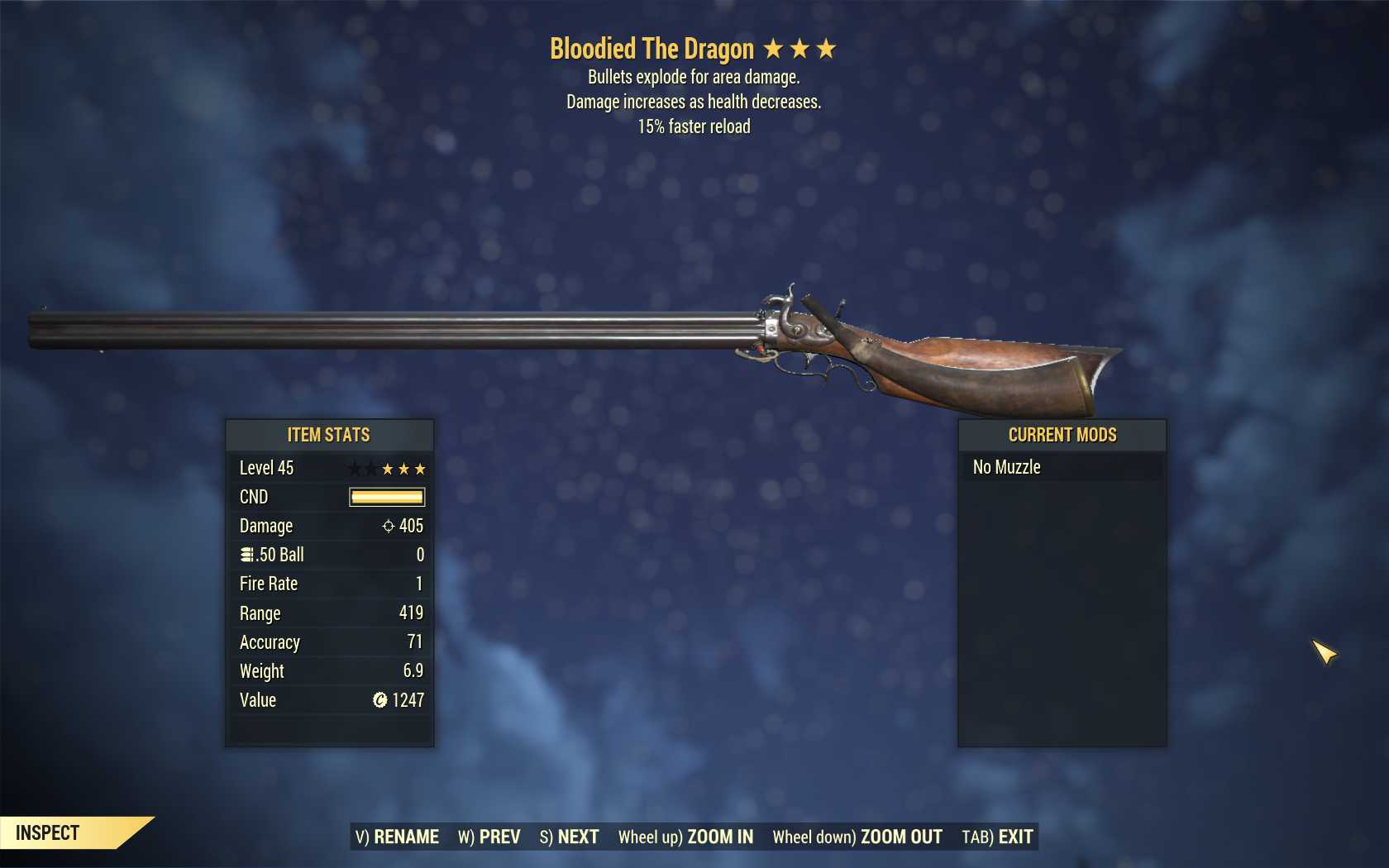Go to the PREV item
Image resolution: width=1389 pixels, height=868 pixels.
click(489, 837)
